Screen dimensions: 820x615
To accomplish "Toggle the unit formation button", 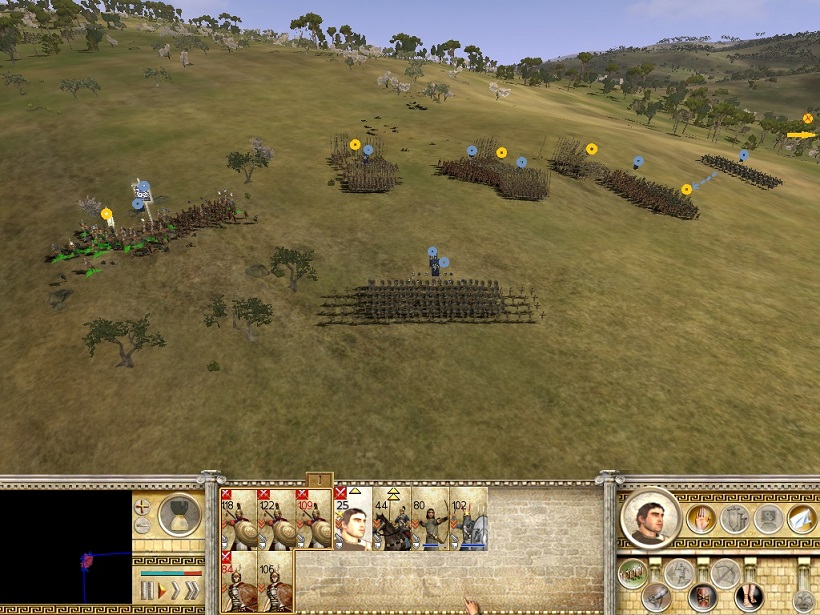I will click(x=631, y=573).
